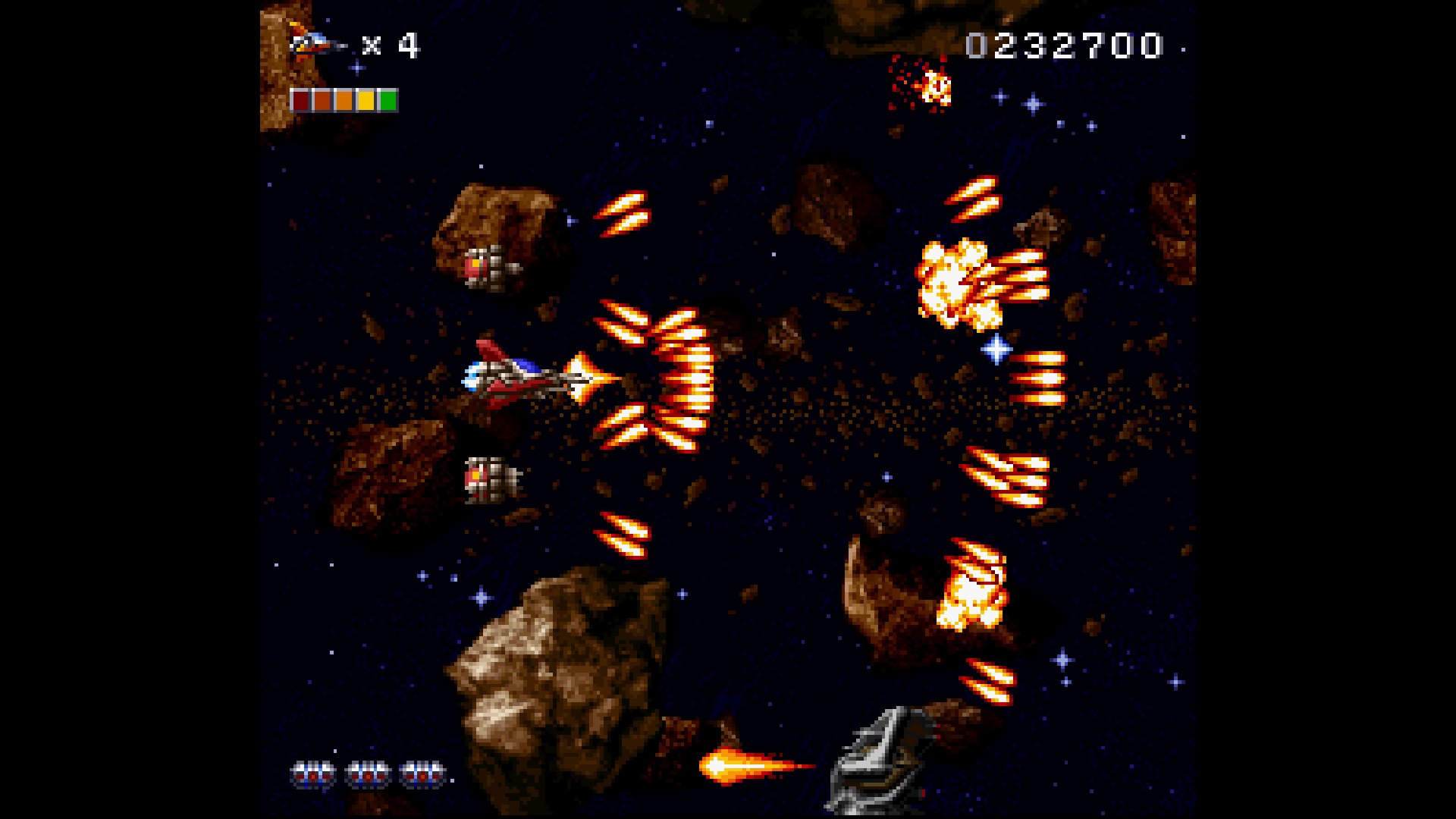Click the first bomb stock icon
Screen dimensions: 1456x819
313,776
